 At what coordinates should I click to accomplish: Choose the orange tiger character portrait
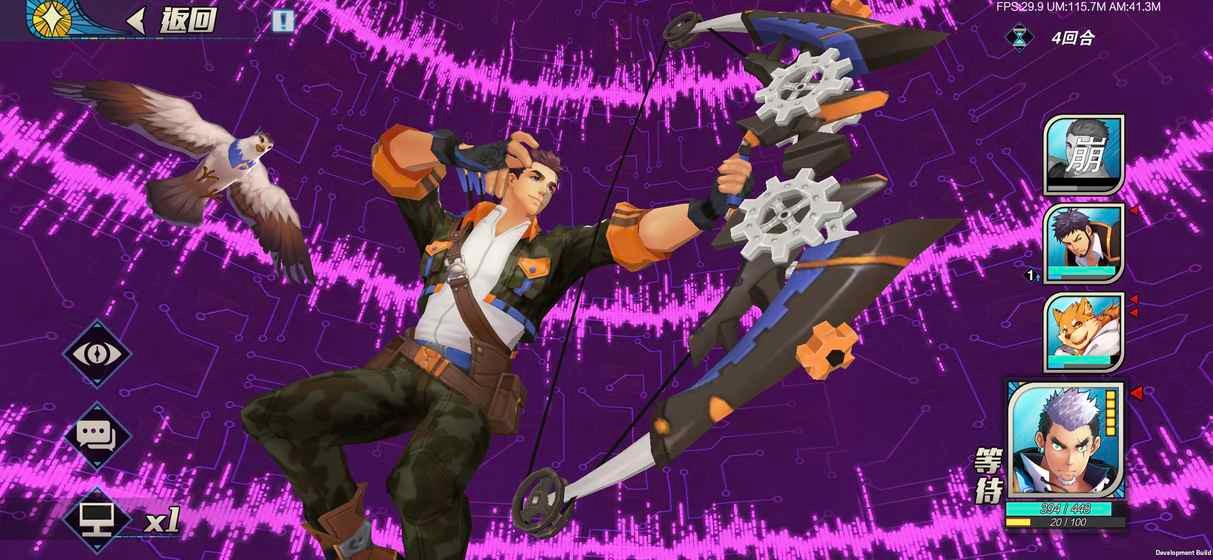(x=1084, y=331)
